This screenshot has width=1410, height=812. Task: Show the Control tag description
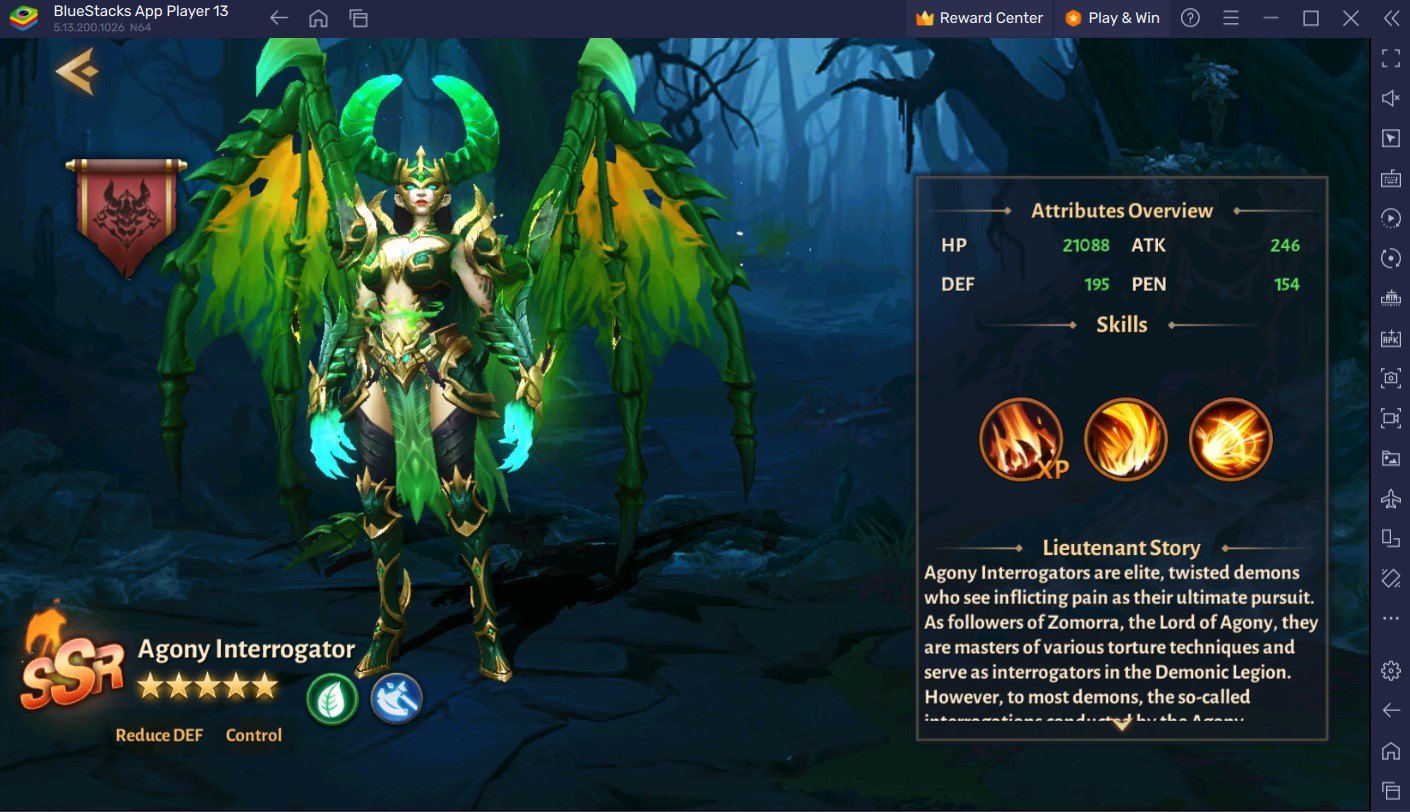254,735
